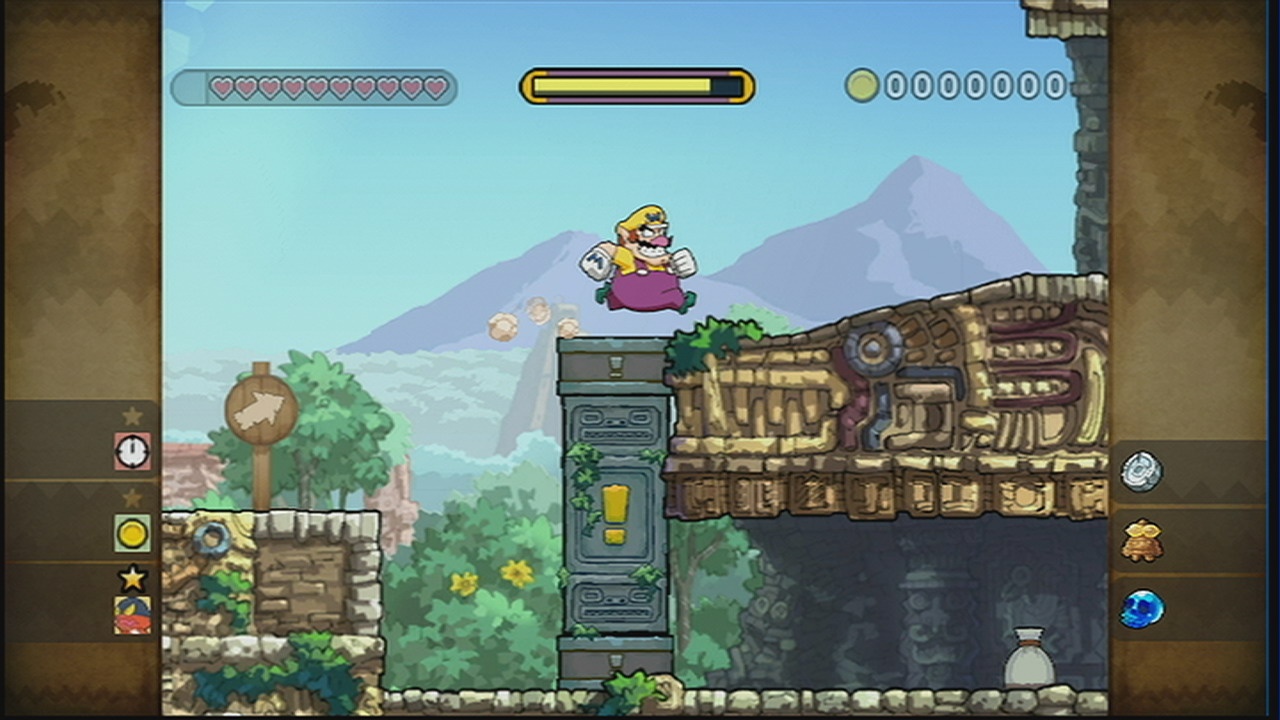Click the coin icon beside the score counter

click(x=862, y=86)
